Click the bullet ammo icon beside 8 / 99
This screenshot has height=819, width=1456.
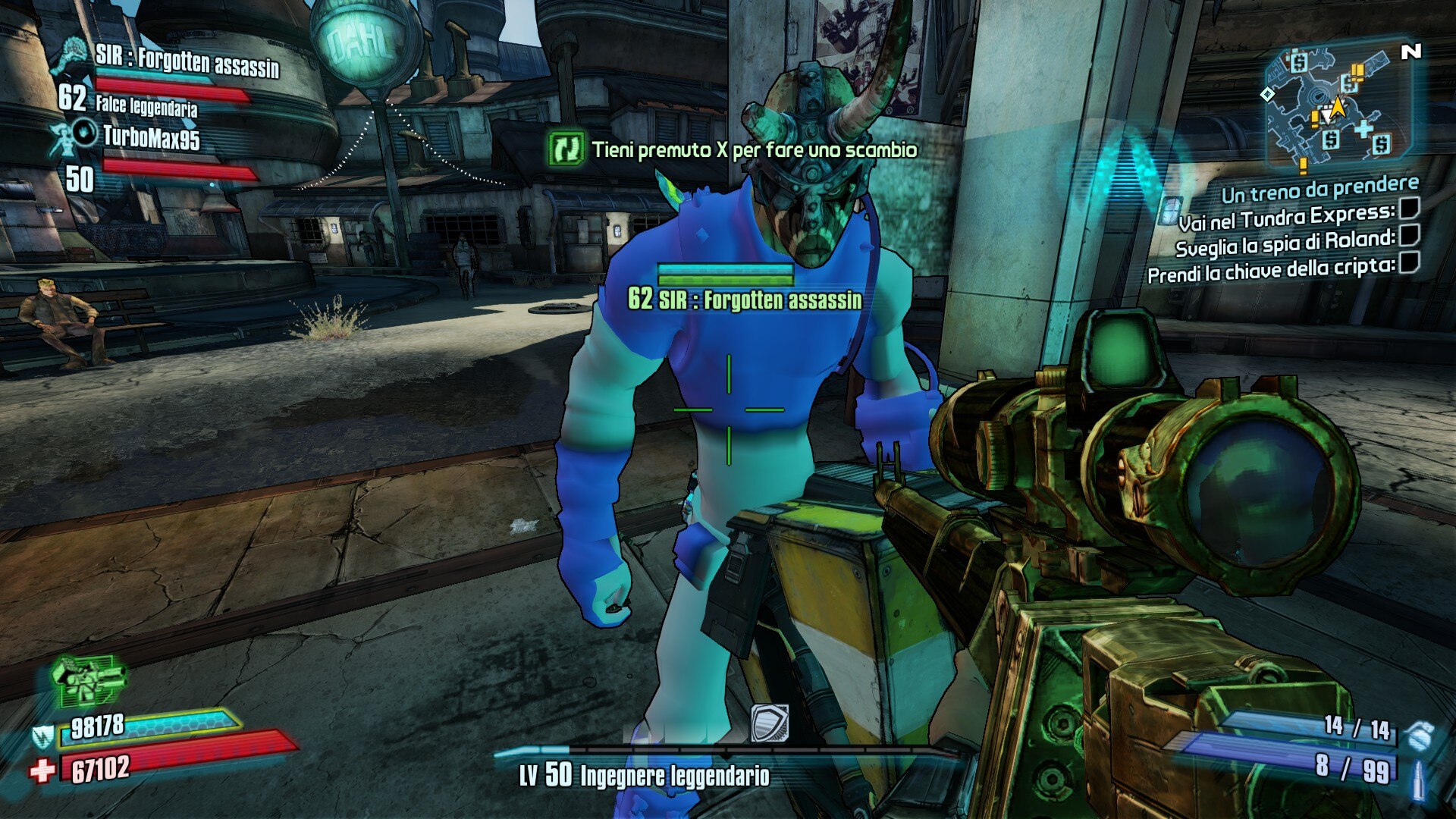tap(1418, 778)
